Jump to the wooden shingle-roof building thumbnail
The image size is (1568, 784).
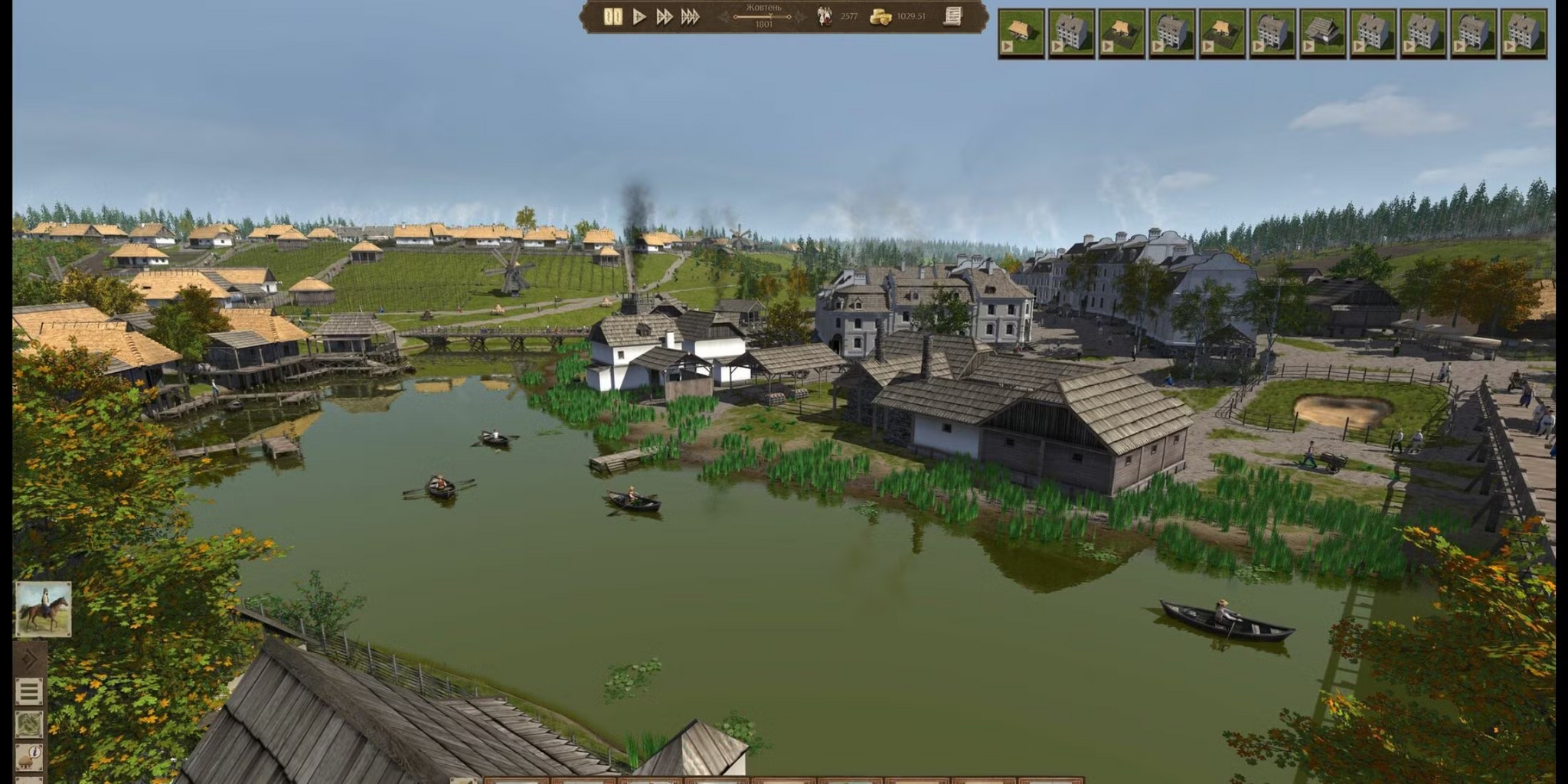1322,34
